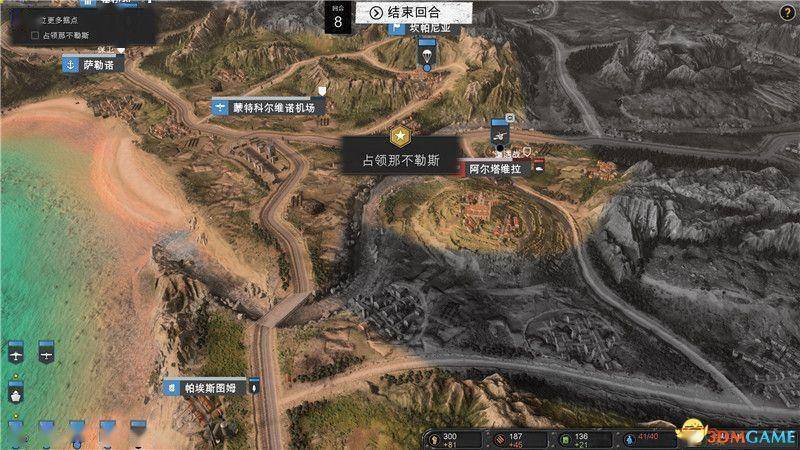Open the 占领那不勒斯 star objective marker
This screenshot has width=800, height=450.
400,139
